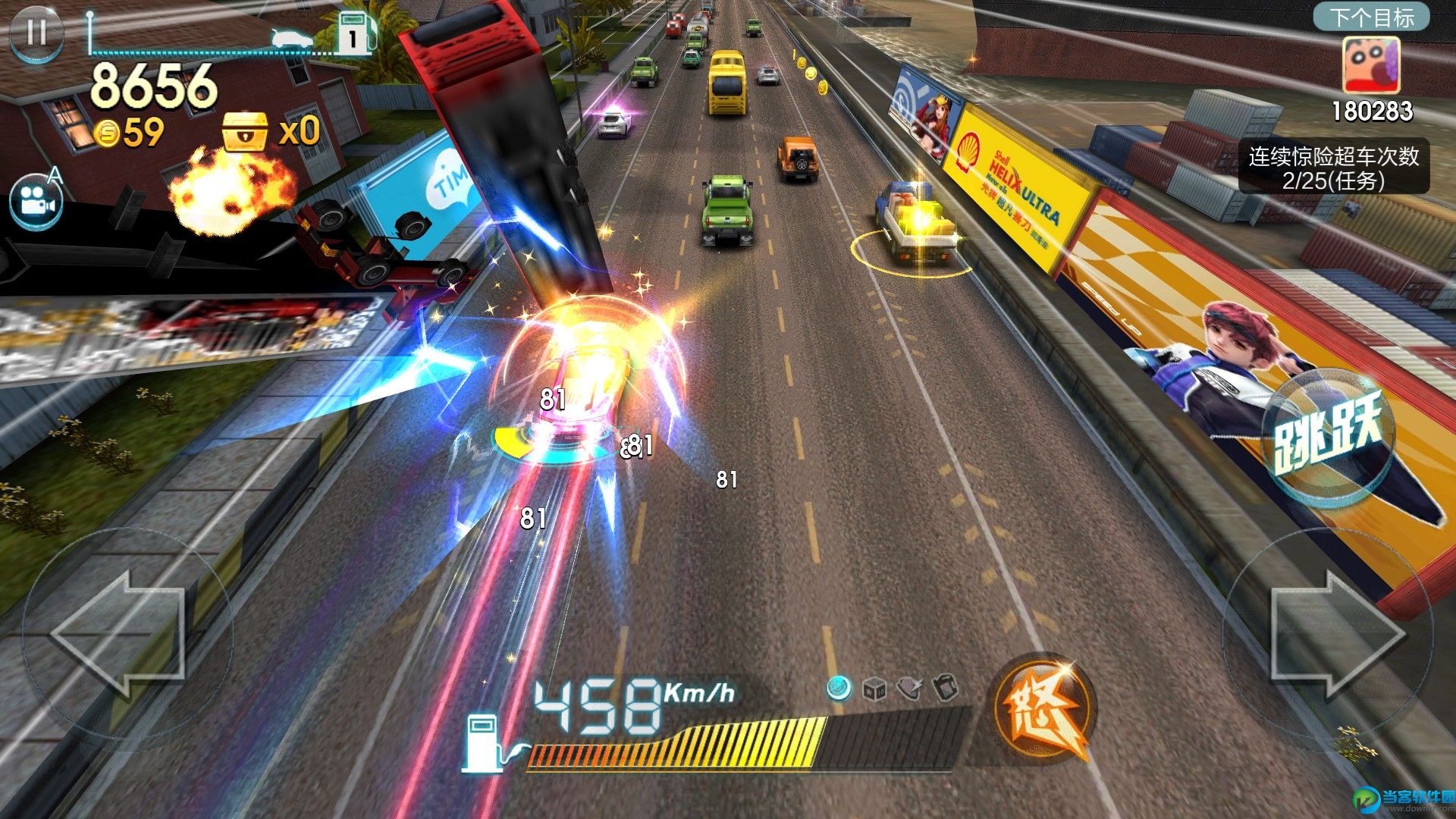Tap the fuel canister power-up icon

(946, 688)
